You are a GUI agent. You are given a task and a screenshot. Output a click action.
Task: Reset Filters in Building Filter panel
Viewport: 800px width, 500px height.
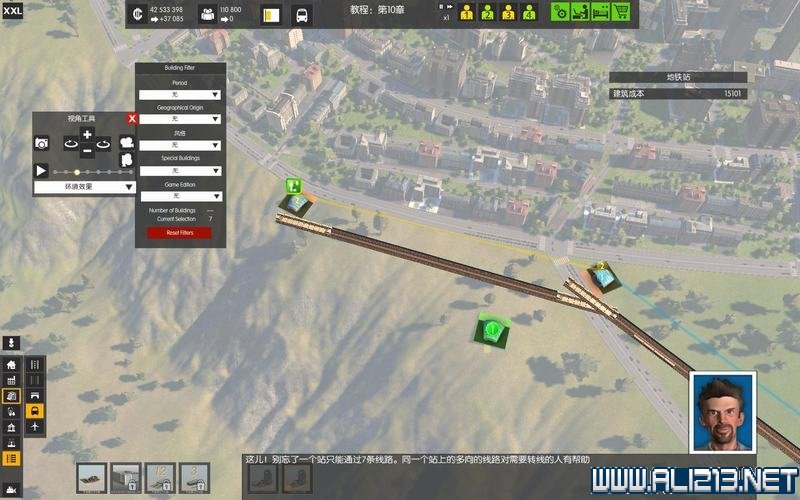tap(180, 233)
